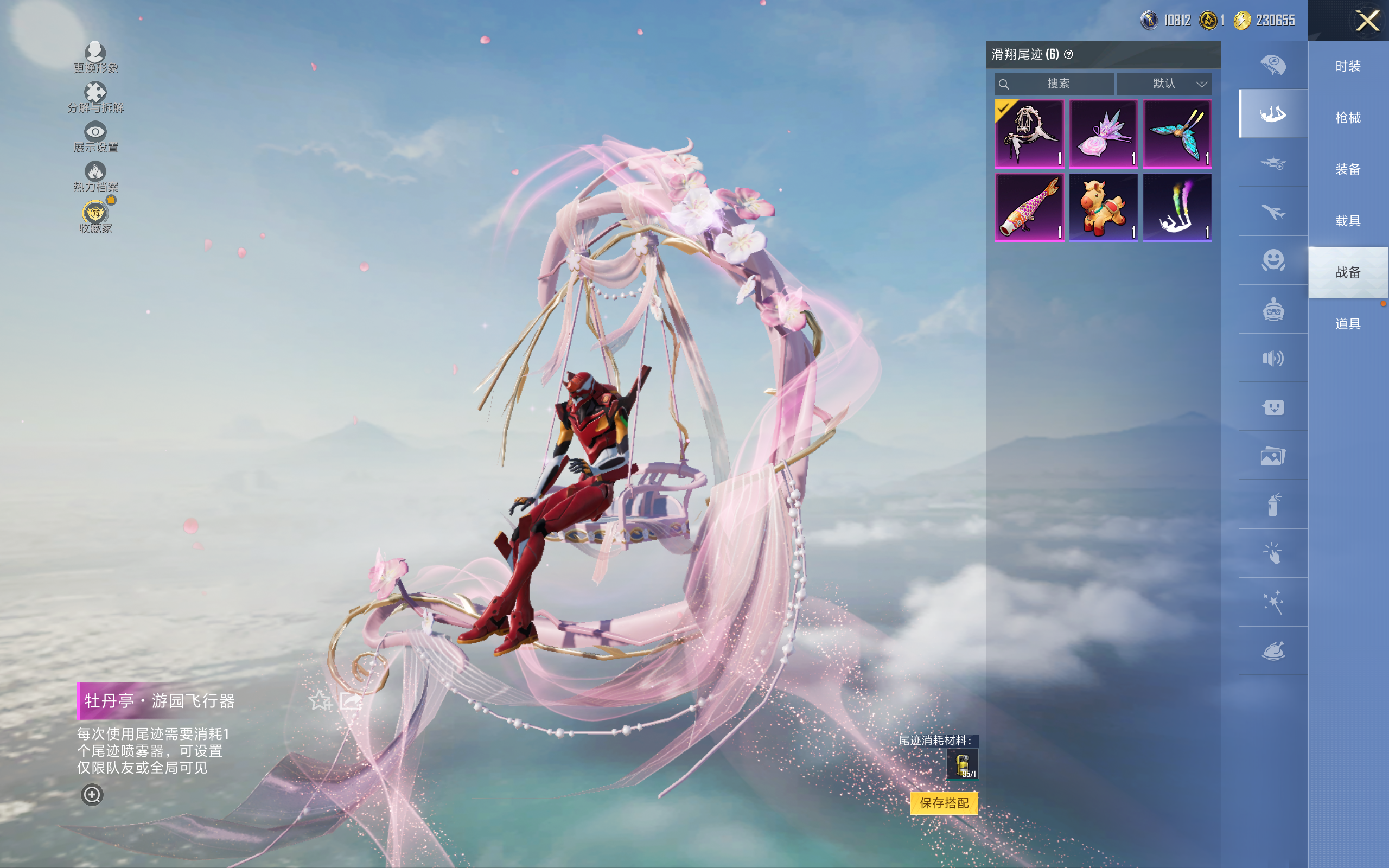Image resolution: width=1389 pixels, height=868 pixels.
Task: Click the 搜索 search field
Action: [x=1054, y=84]
